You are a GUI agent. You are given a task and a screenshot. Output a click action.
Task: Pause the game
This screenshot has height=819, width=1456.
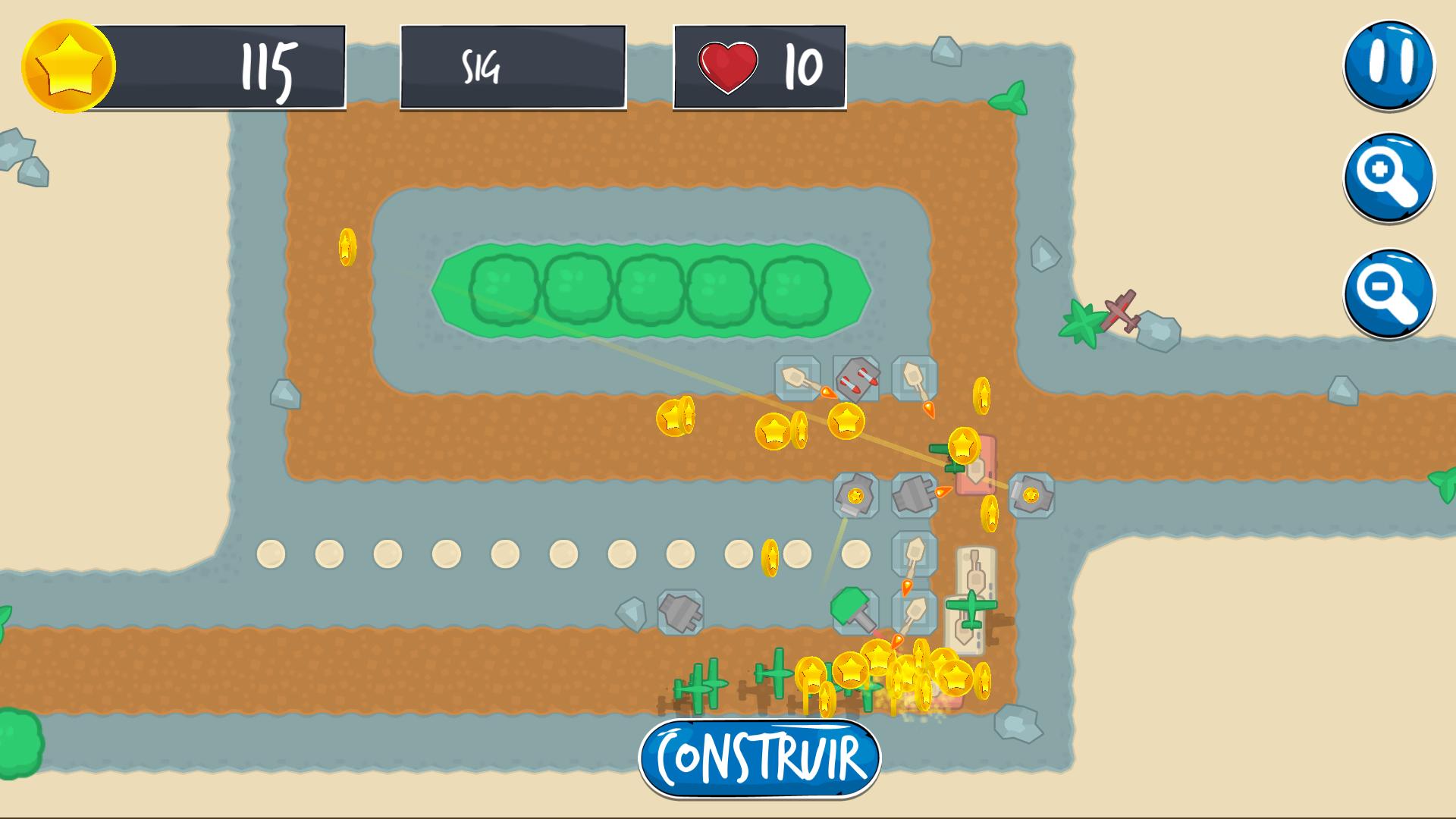pyautogui.click(x=1389, y=64)
